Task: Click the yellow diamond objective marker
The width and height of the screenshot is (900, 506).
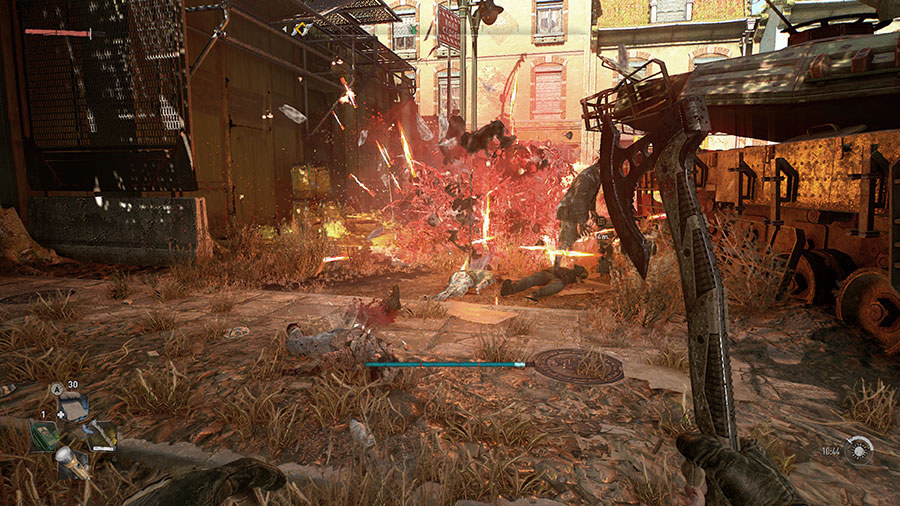Action: pos(299,29)
